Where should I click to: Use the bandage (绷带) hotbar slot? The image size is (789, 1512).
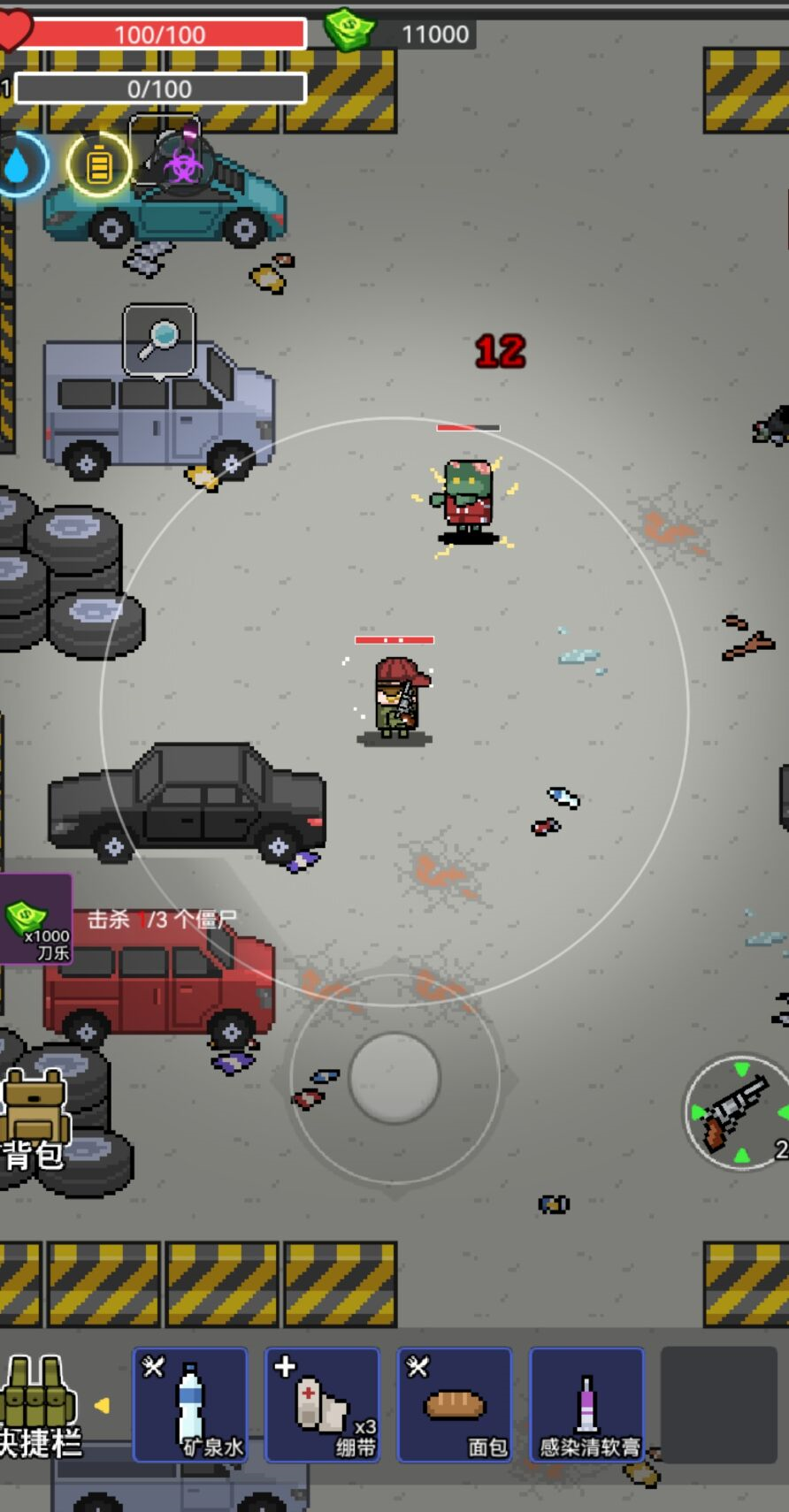pyautogui.click(x=323, y=1404)
